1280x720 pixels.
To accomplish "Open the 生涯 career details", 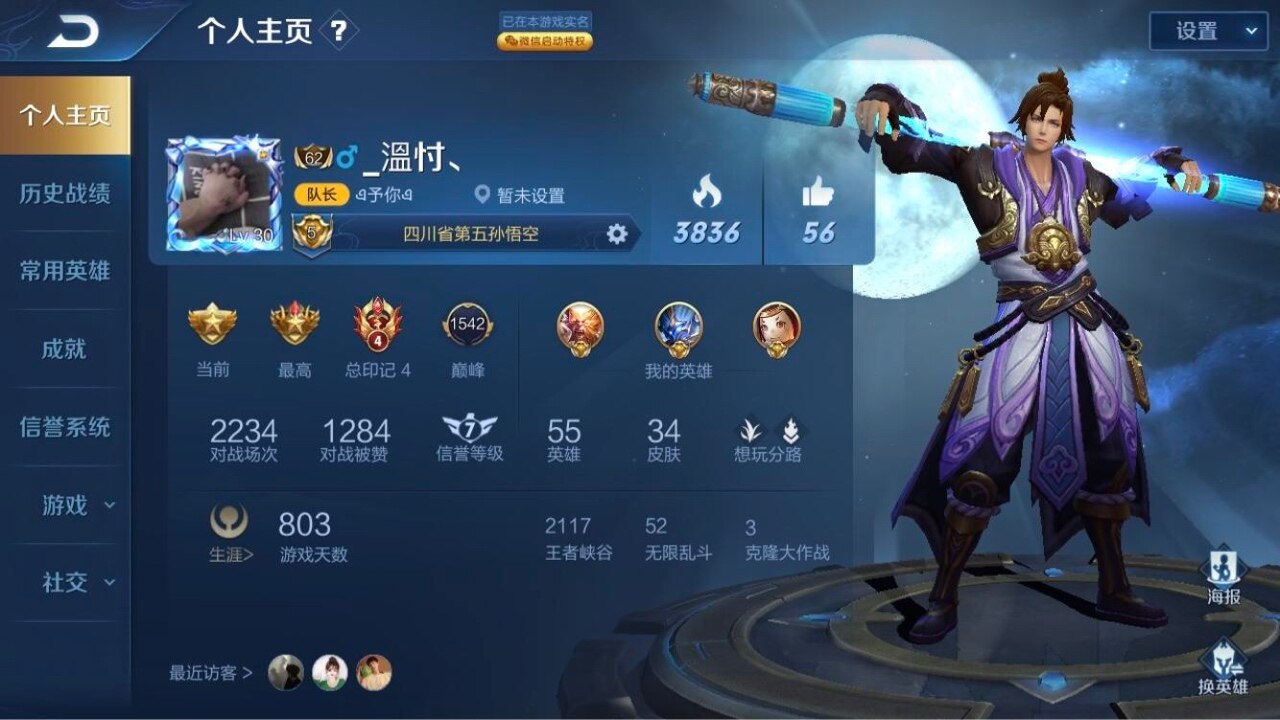I will click(231, 535).
